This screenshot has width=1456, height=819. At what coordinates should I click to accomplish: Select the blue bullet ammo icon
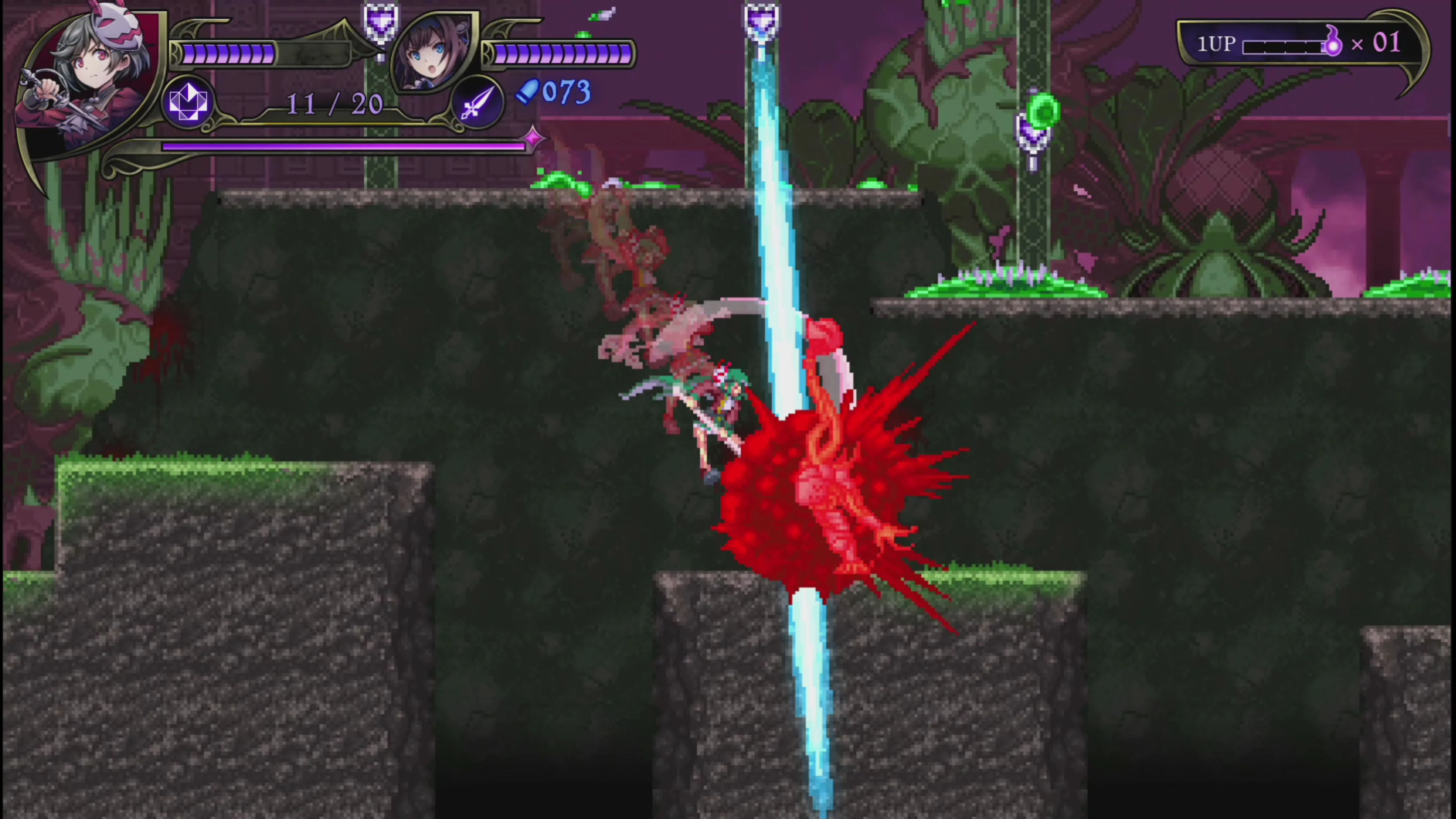click(x=529, y=93)
